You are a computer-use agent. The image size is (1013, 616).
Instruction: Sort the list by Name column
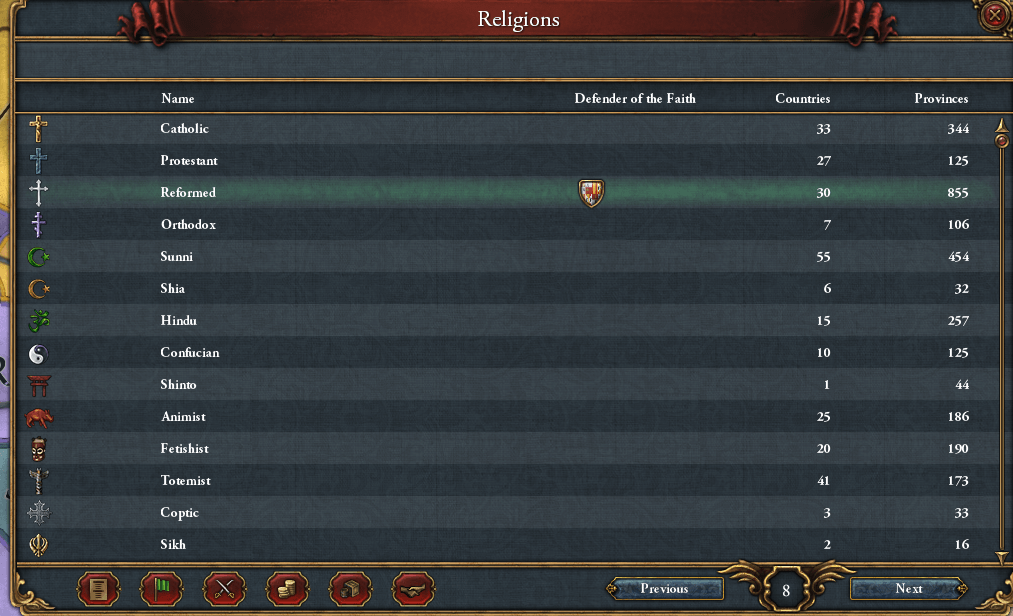click(178, 99)
